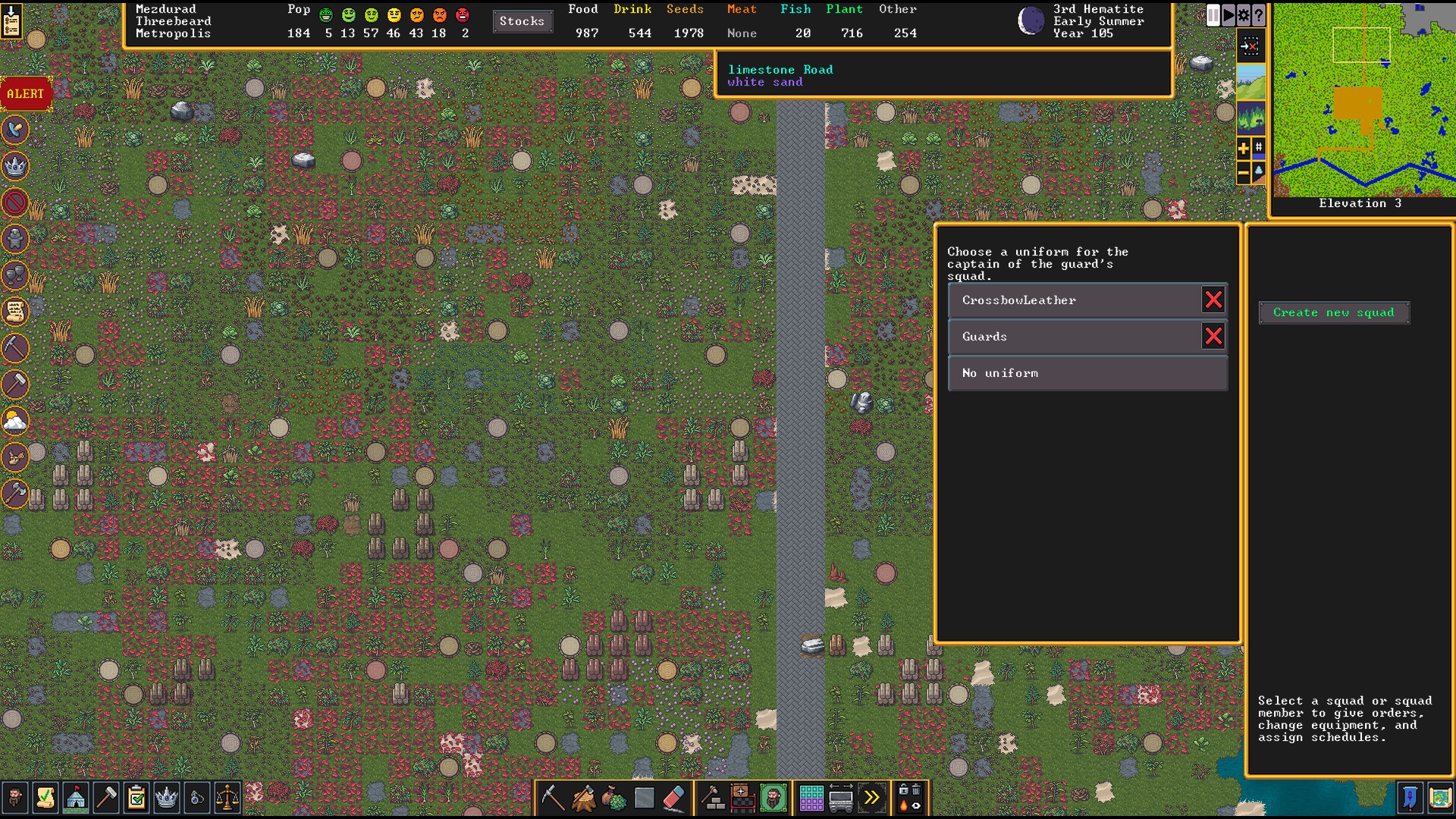
Task: Pause the game with the pause button
Action: point(1213,15)
